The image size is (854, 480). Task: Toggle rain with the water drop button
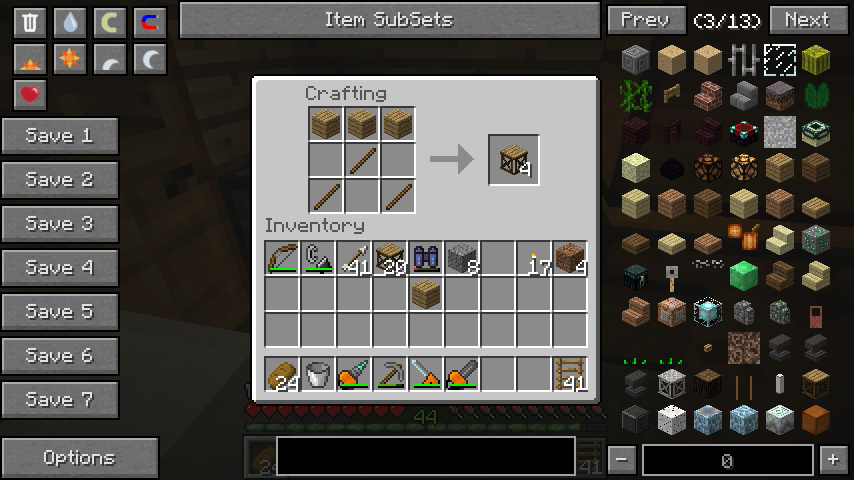coord(70,22)
